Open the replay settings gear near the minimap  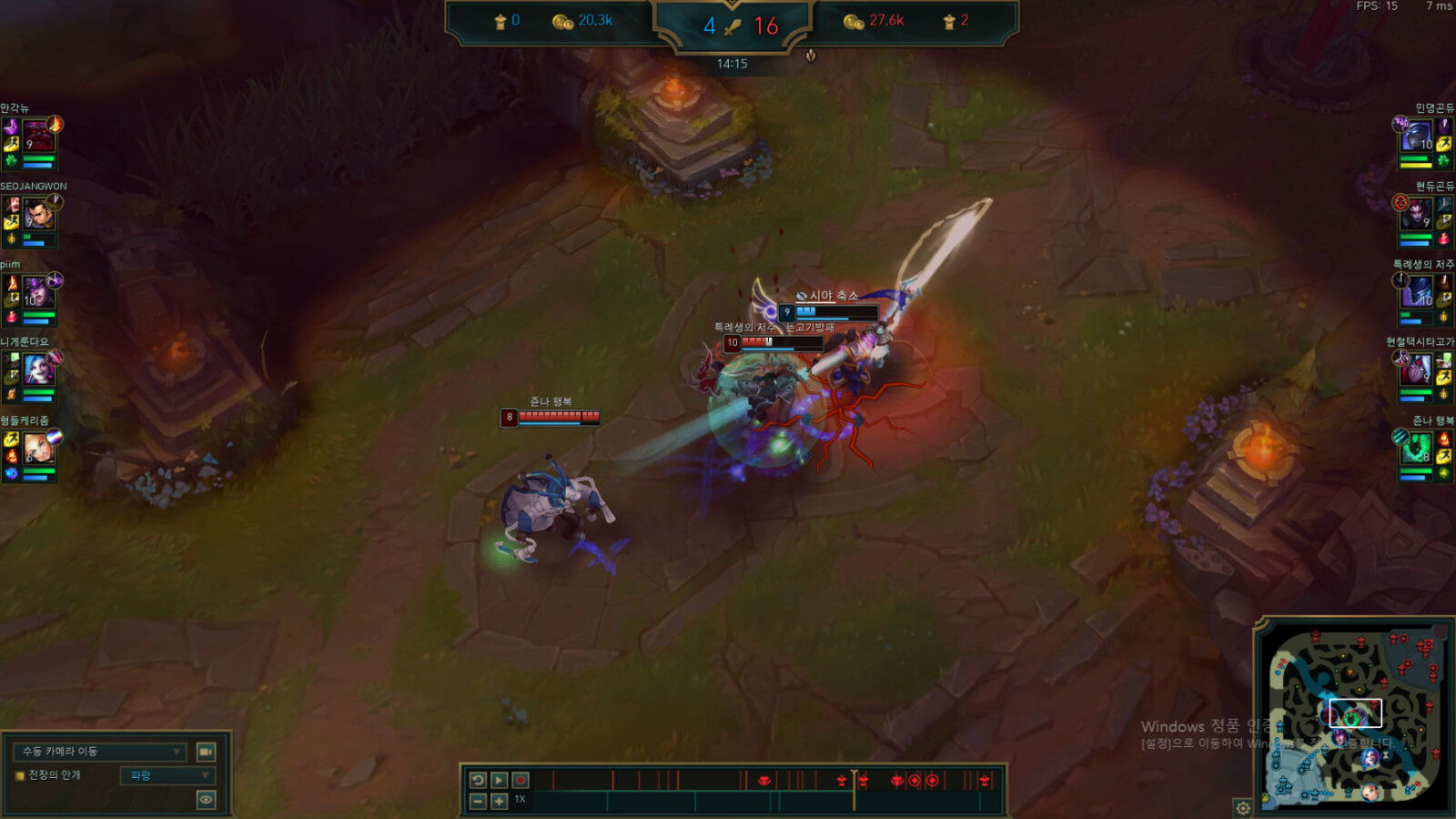click(x=1241, y=806)
